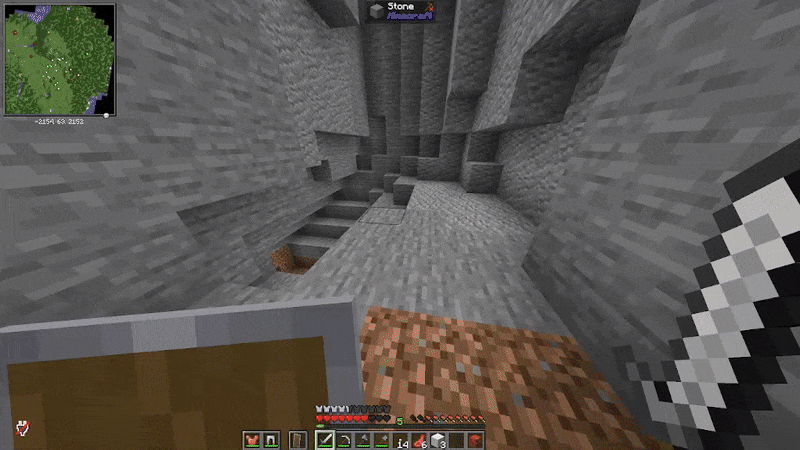Screen dimensions: 800x450
Task: Switch to the pickaxe hotbar slot
Action: point(343,439)
